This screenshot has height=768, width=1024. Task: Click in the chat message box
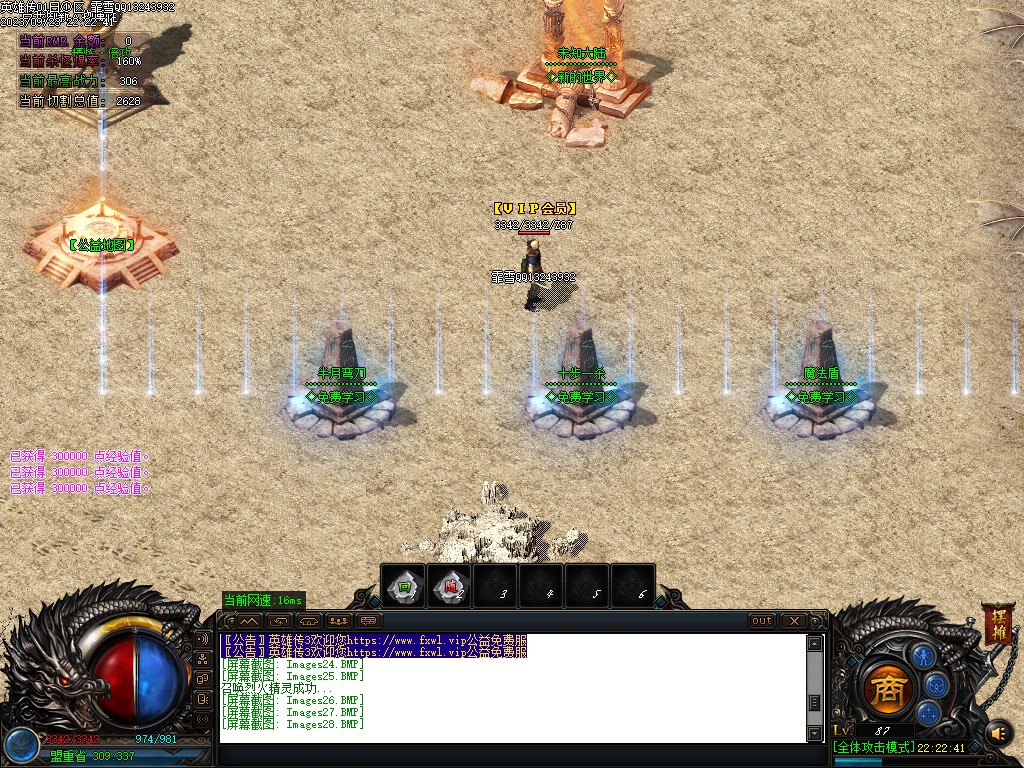[510, 688]
